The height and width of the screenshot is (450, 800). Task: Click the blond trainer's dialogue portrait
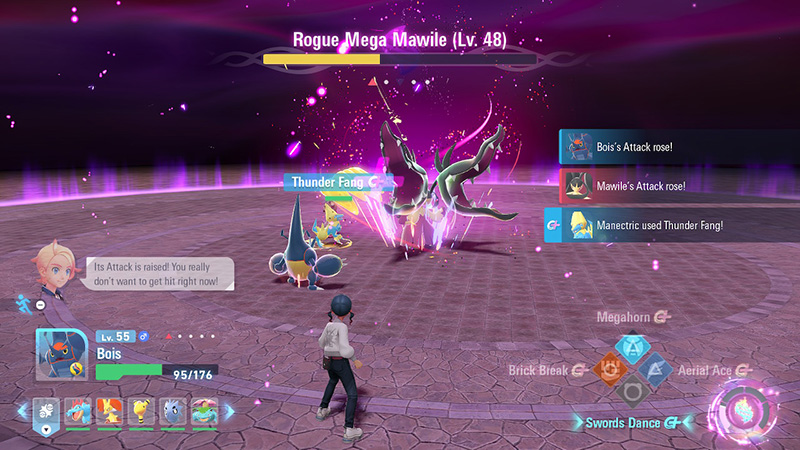click(x=54, y=268)
